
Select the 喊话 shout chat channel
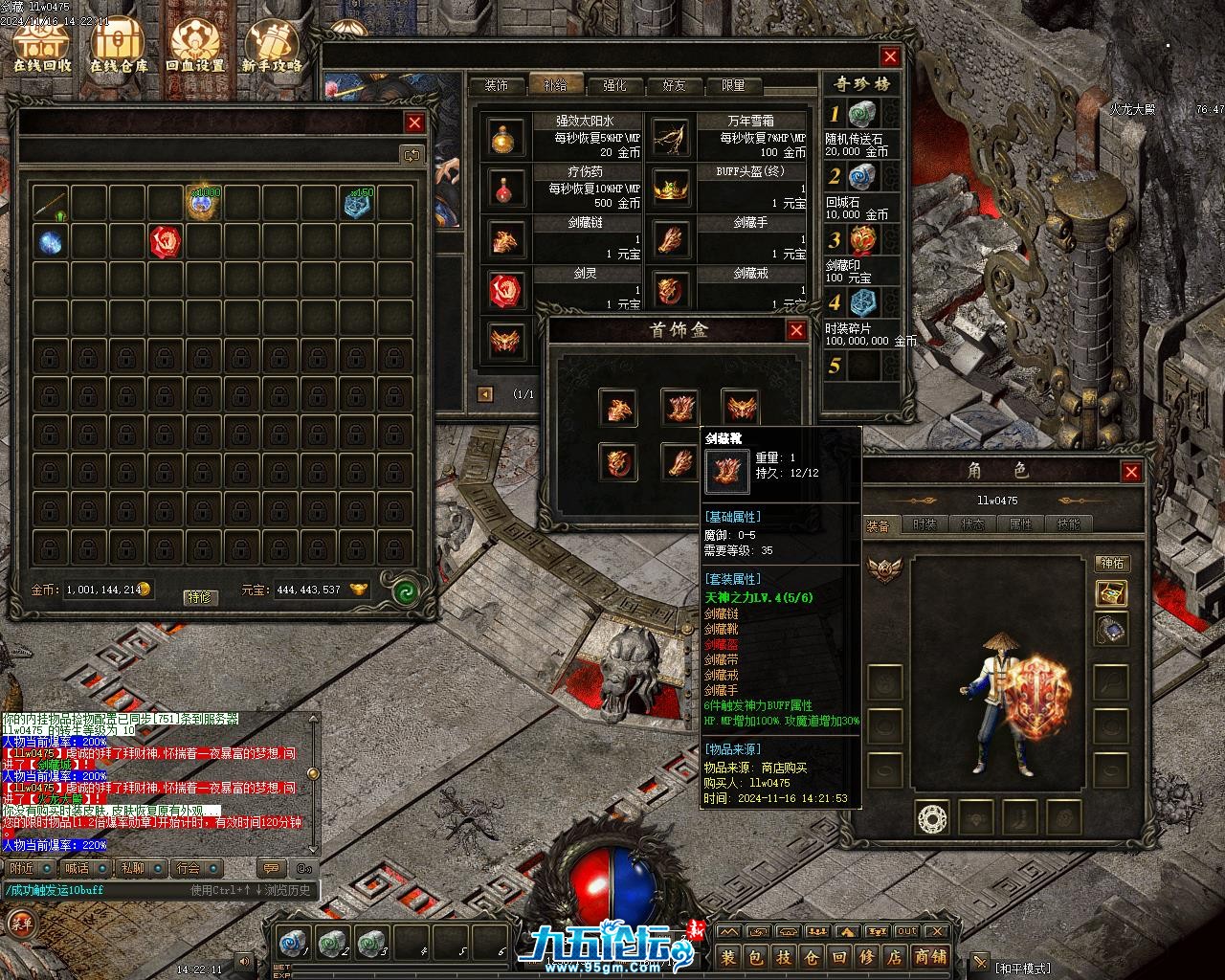point(77,868)
